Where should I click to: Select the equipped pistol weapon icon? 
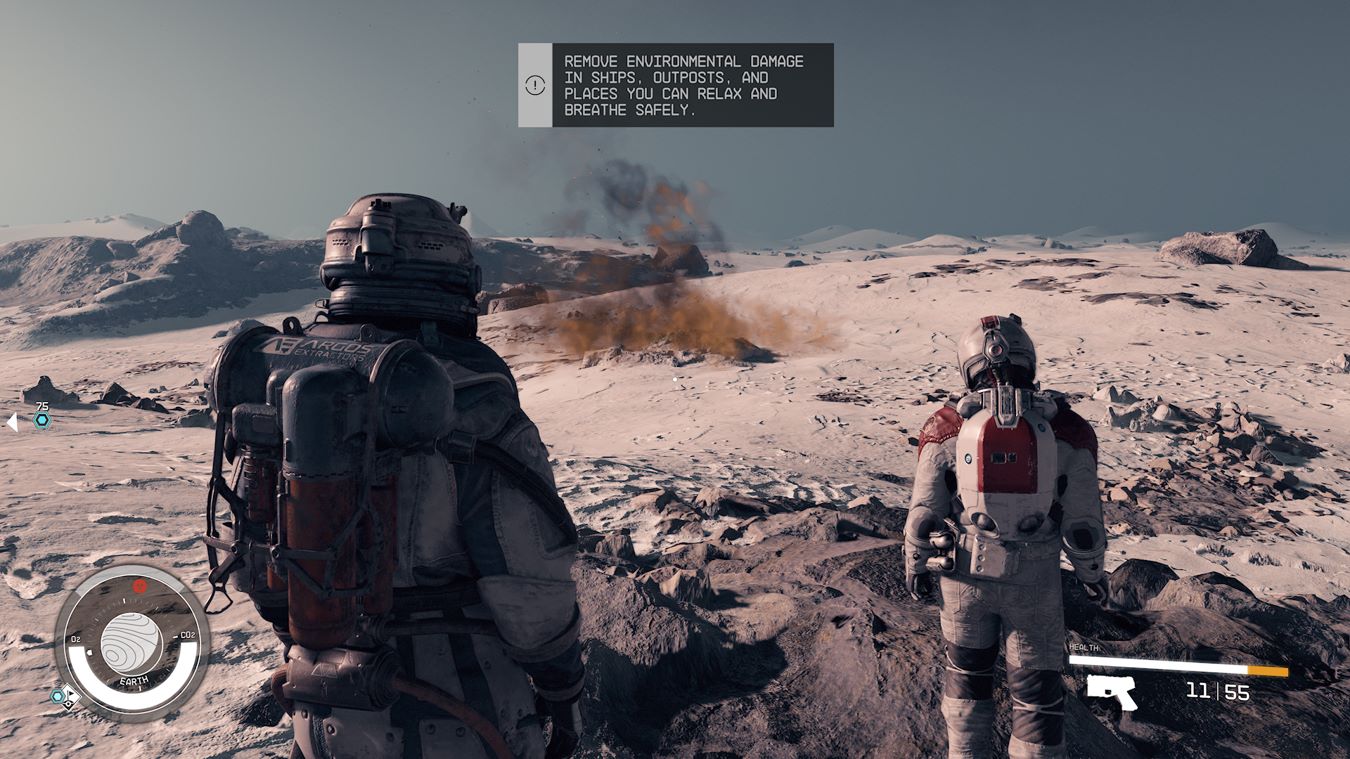(x=1112, y=691)
